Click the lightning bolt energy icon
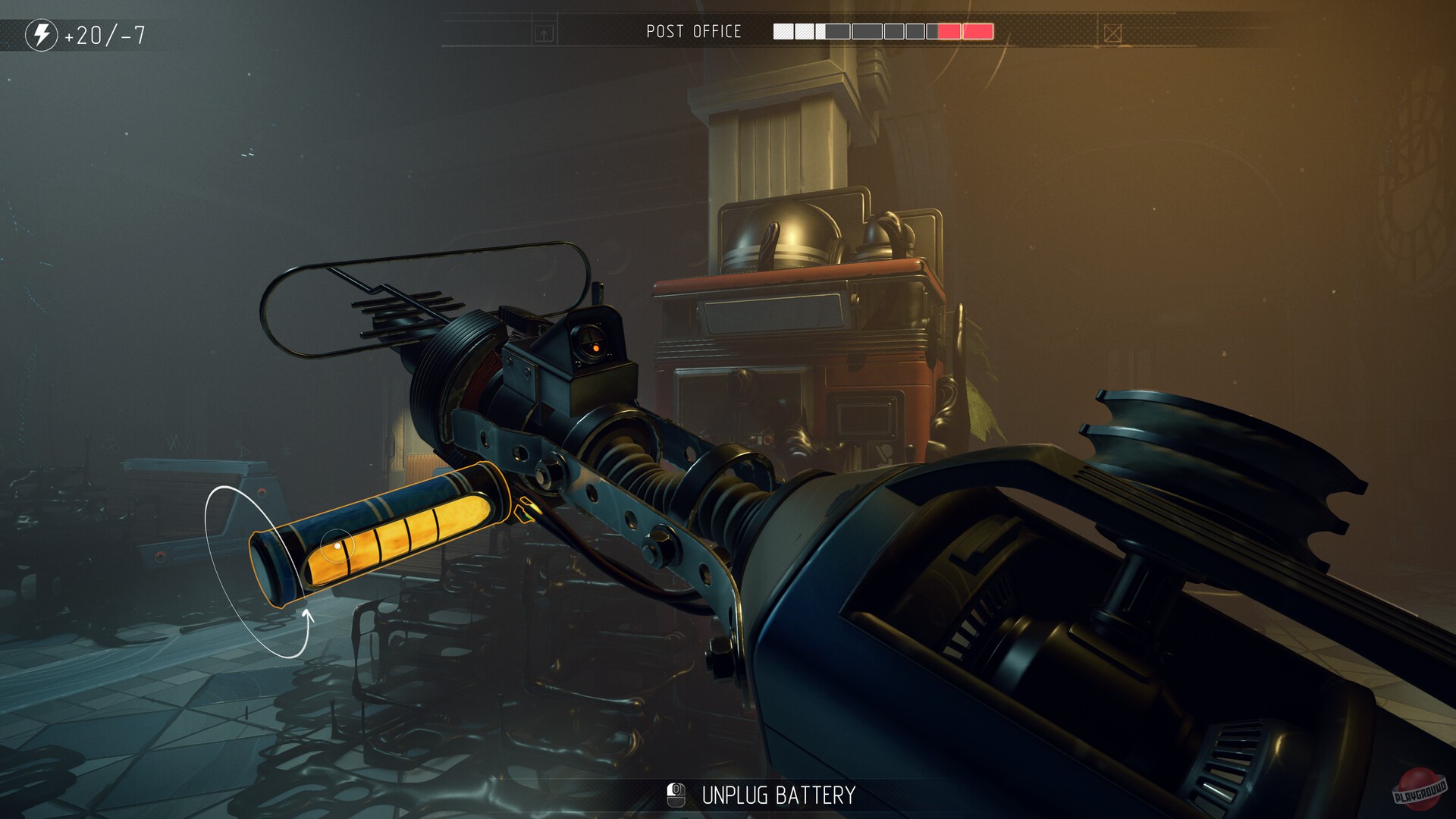This screenshot has width=1456, height=819. pyautogui.click(x=42, y=35)
